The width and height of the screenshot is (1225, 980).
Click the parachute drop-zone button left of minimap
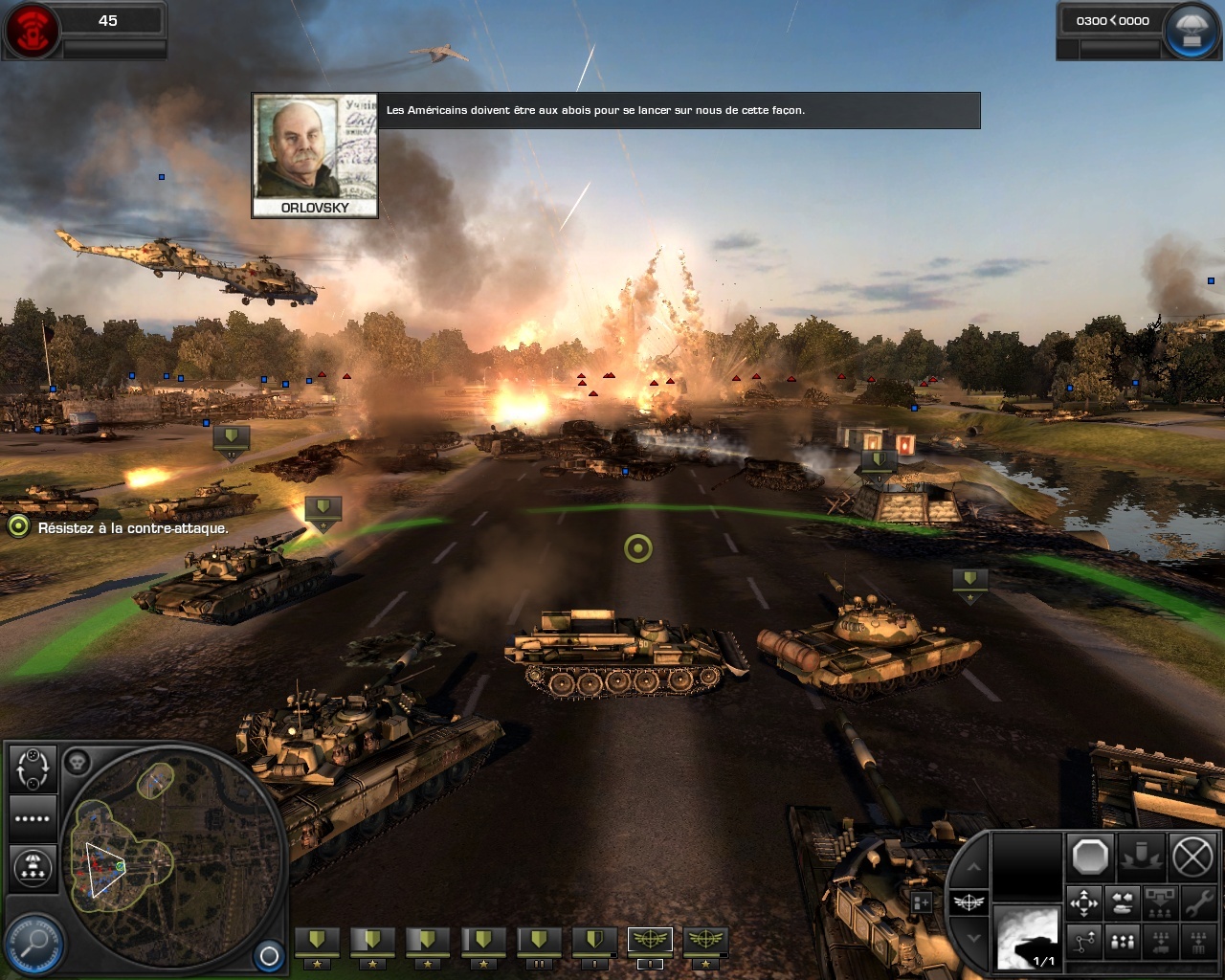pyautogui.click(x=33, y=868)
